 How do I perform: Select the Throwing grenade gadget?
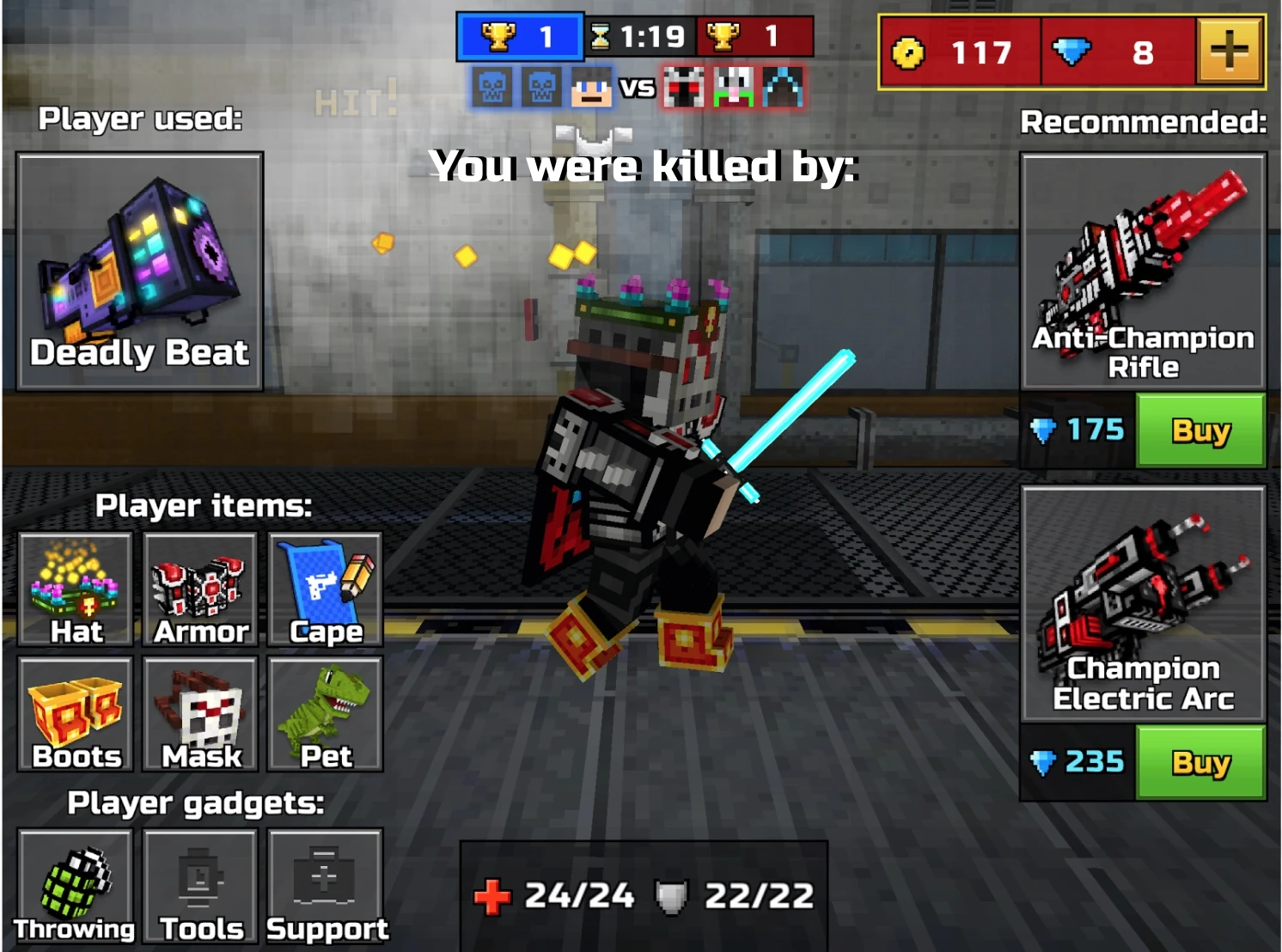tap(76, 885)
